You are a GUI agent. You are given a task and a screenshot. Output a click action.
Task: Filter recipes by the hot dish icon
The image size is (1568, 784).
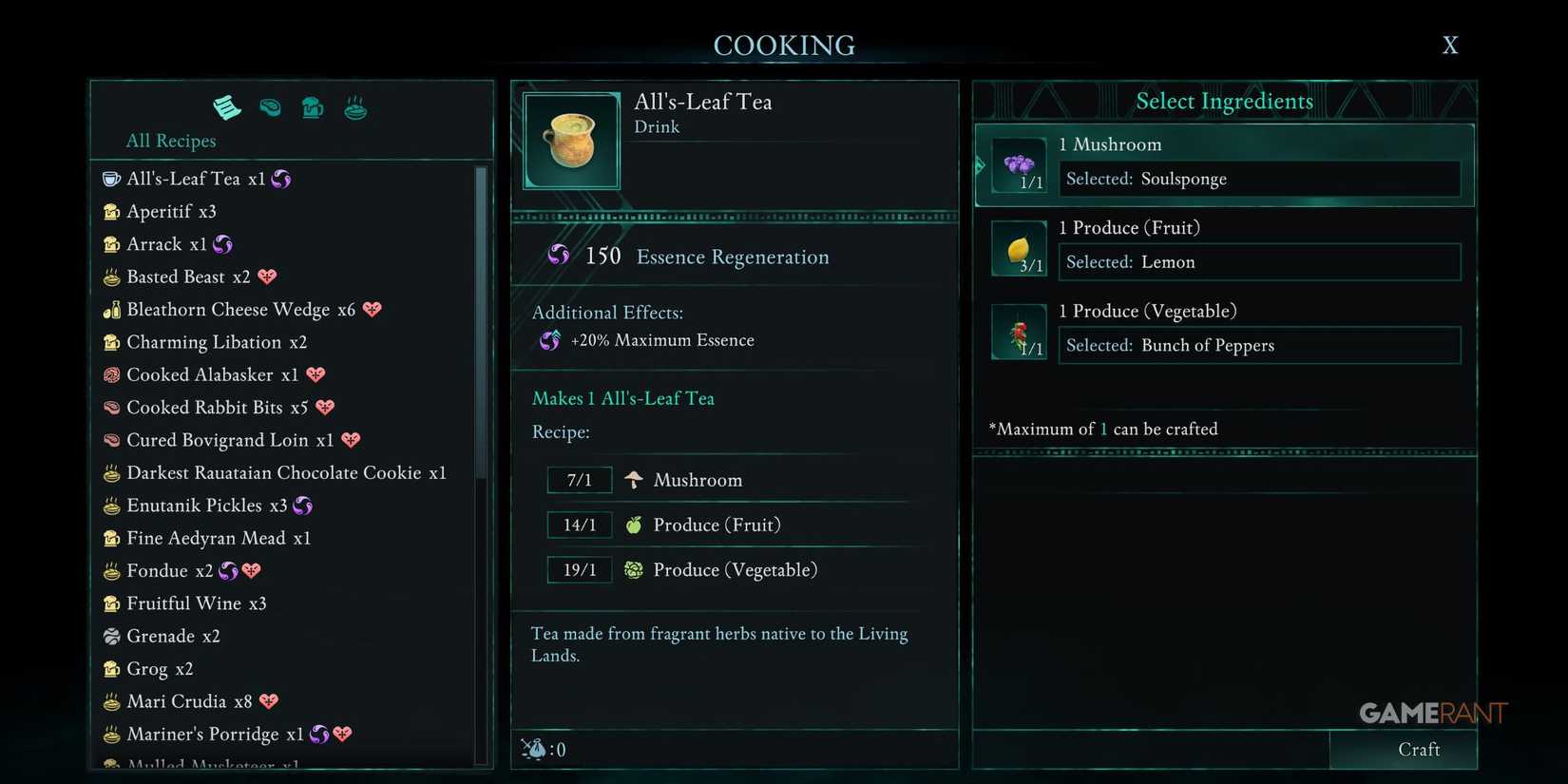coord(354,107)
